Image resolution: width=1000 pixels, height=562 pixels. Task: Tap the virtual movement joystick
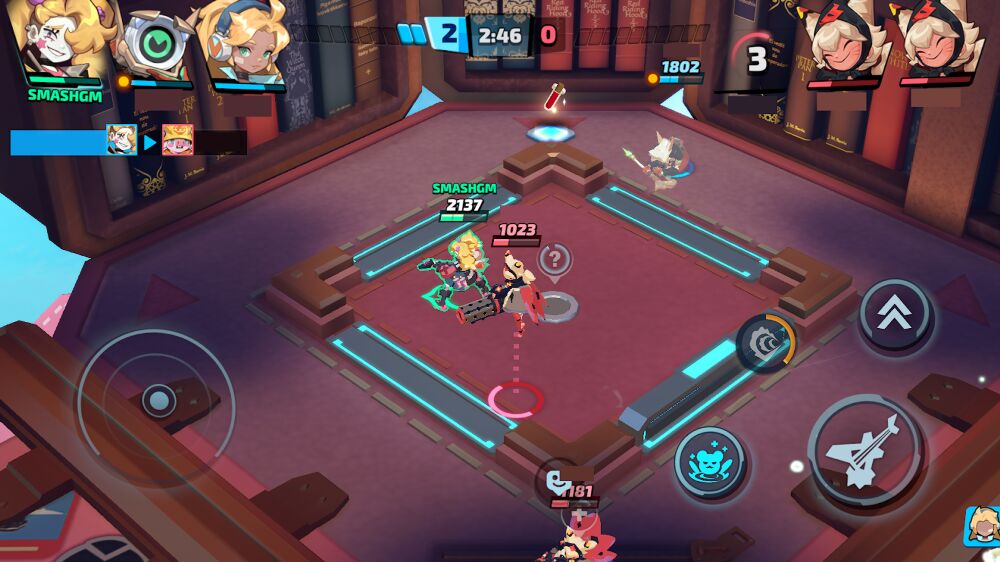[157, 402]
